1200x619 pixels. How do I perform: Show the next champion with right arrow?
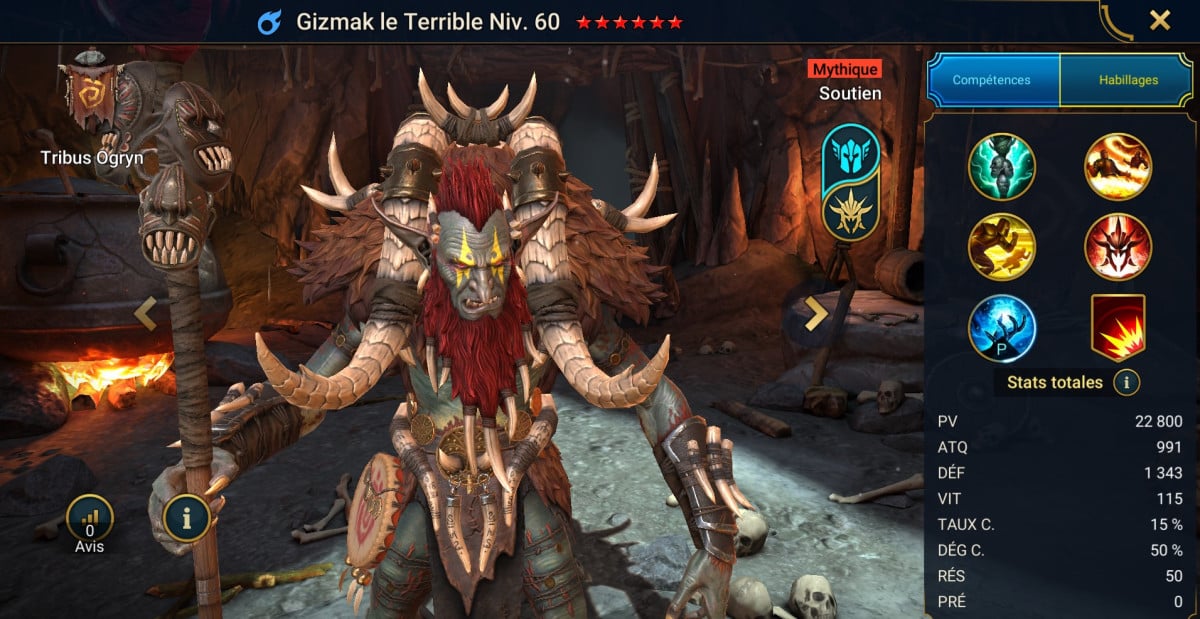(x=816, y=314)
